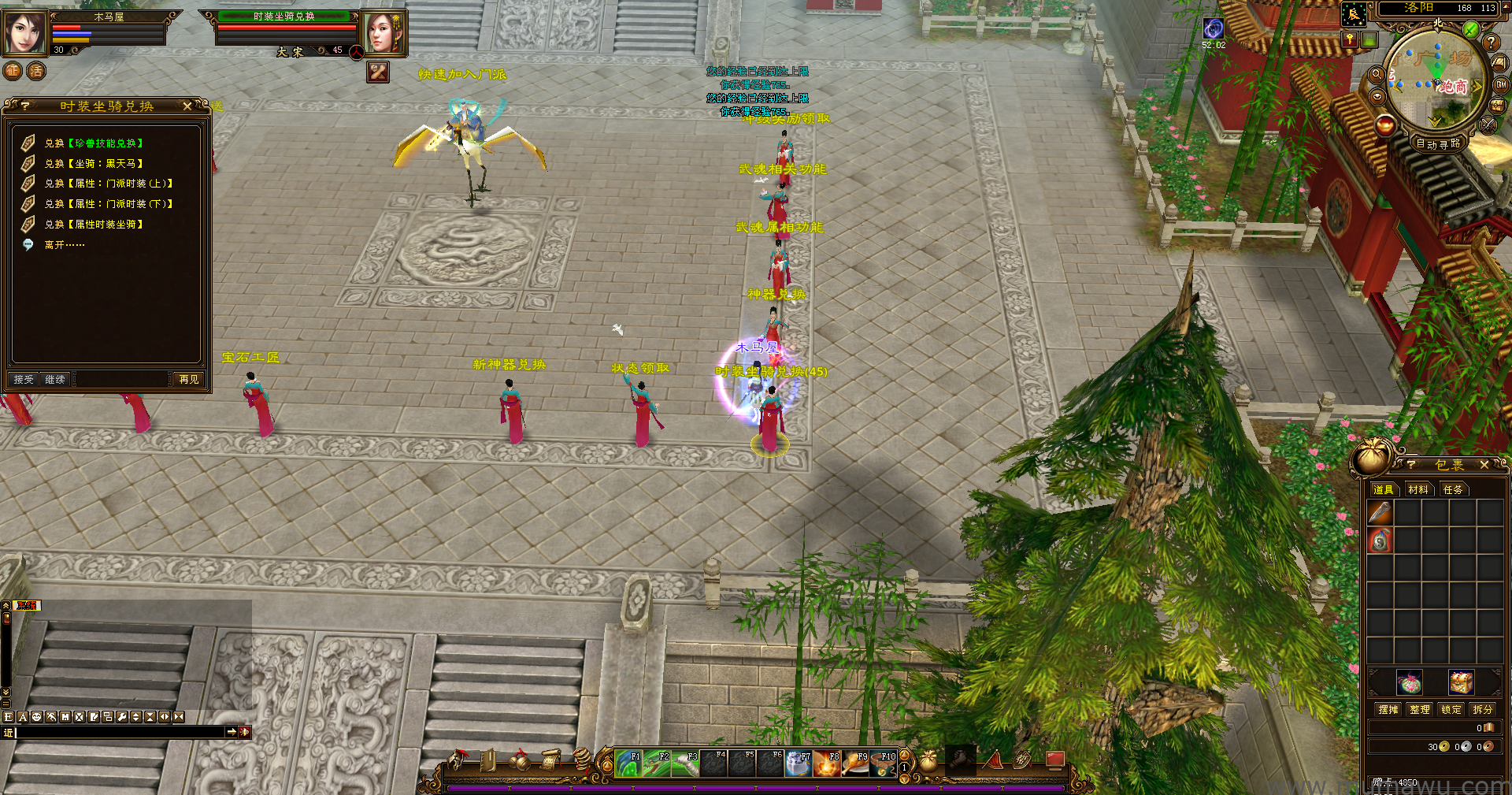Switch to the 材料 materials tab

(1418, 490)
